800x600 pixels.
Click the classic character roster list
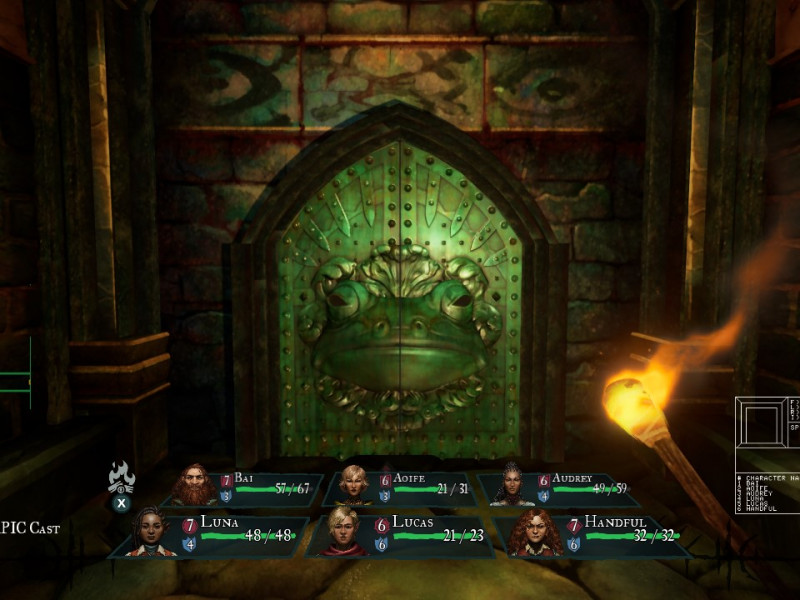(768, 493)
